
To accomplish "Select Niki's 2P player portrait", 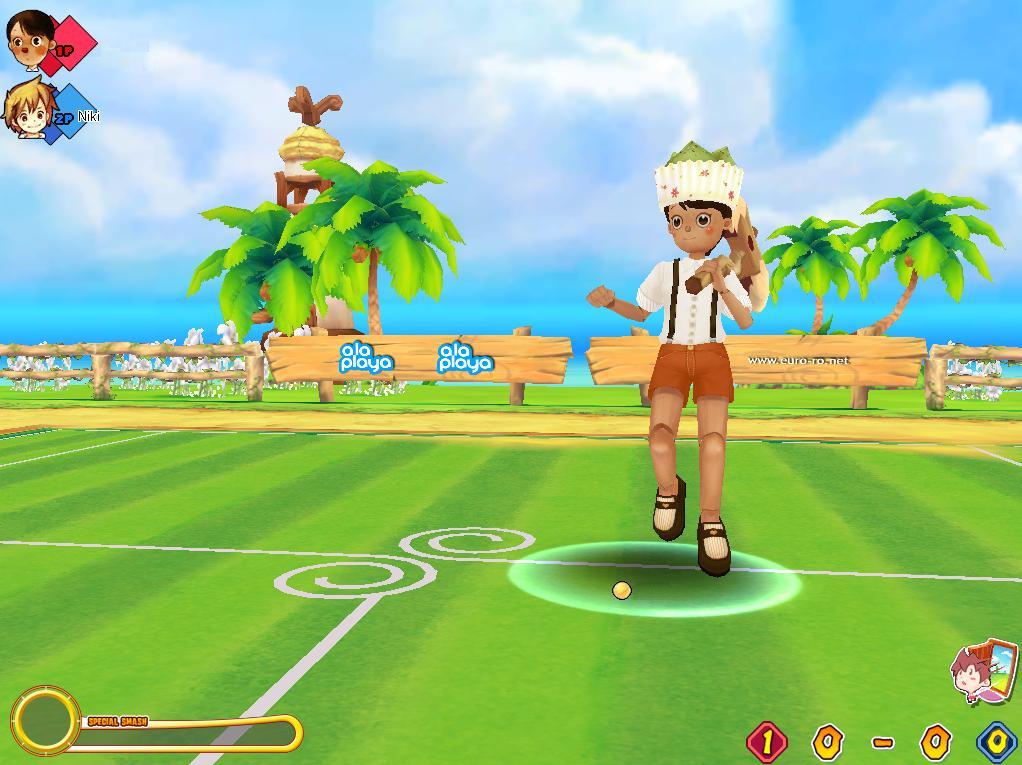I will click(26, 108).
